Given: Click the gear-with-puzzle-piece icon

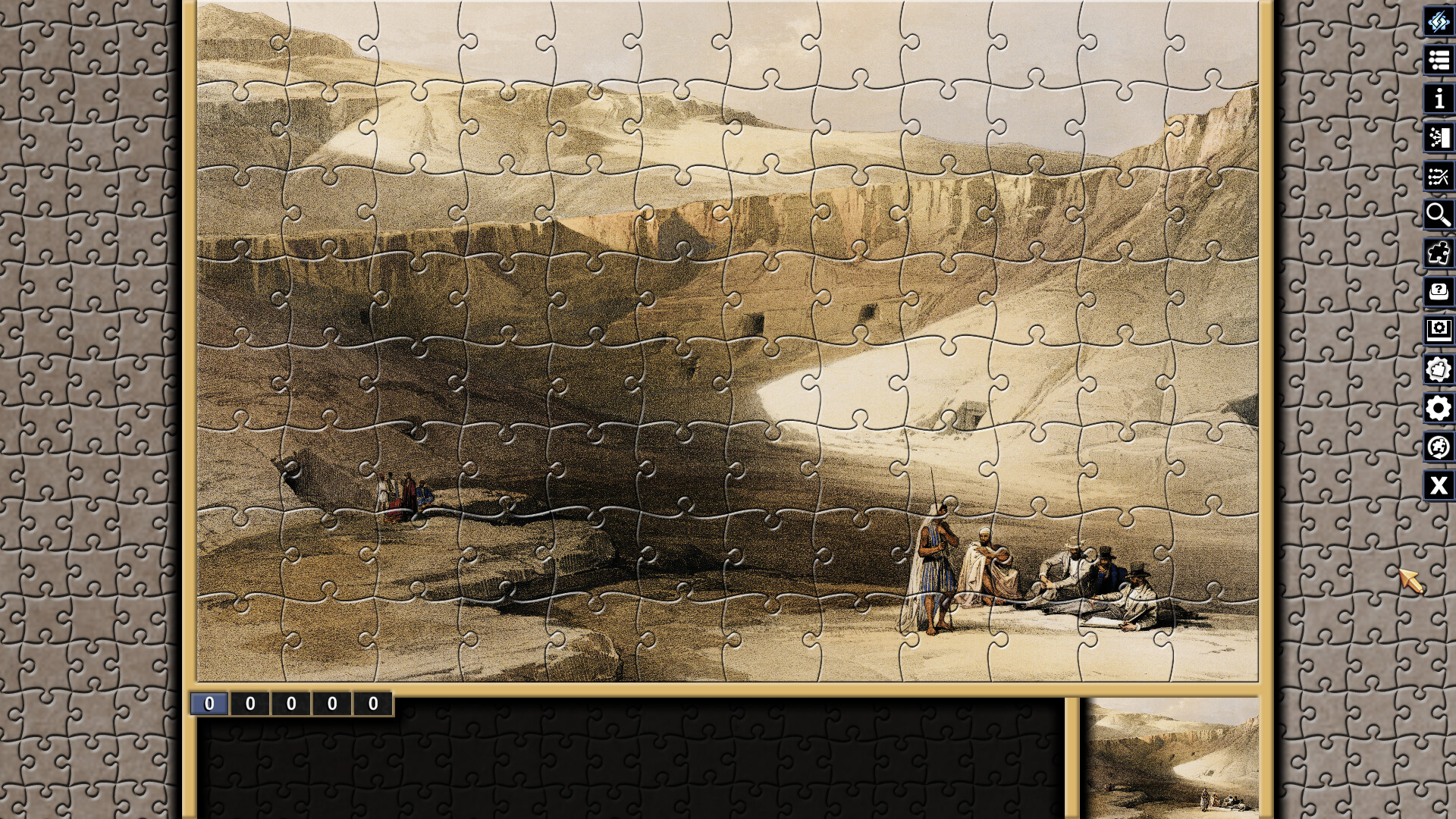Looking at the screenshot, I should 1439,369.
